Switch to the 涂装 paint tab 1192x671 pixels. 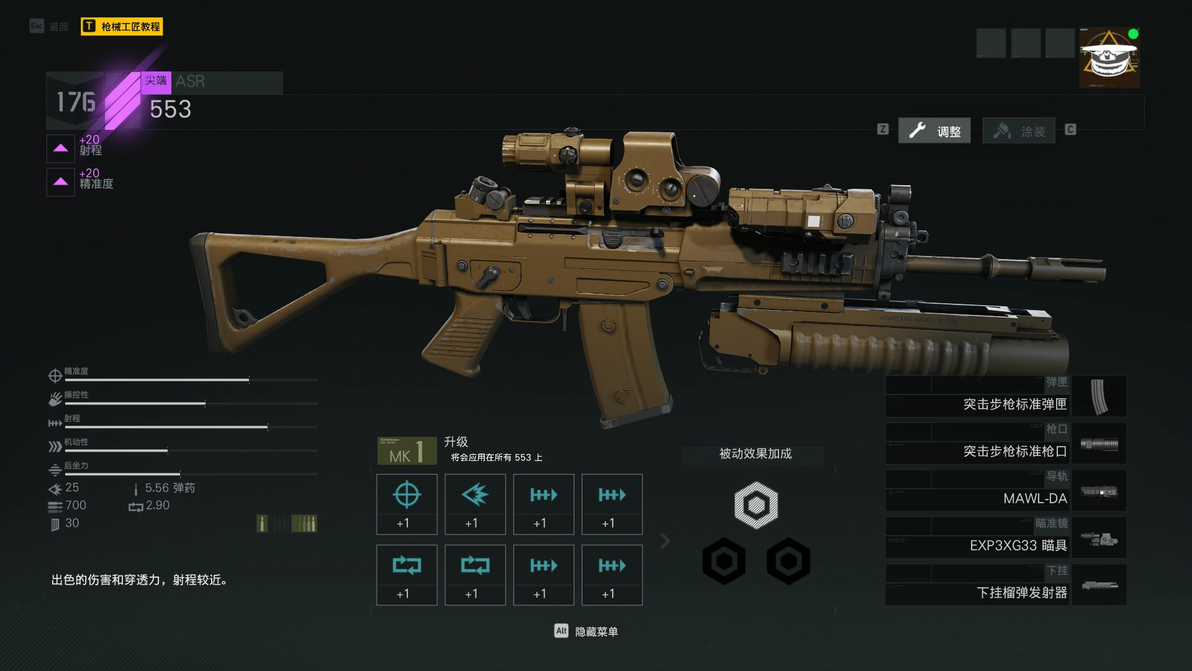click(1020, 131)
